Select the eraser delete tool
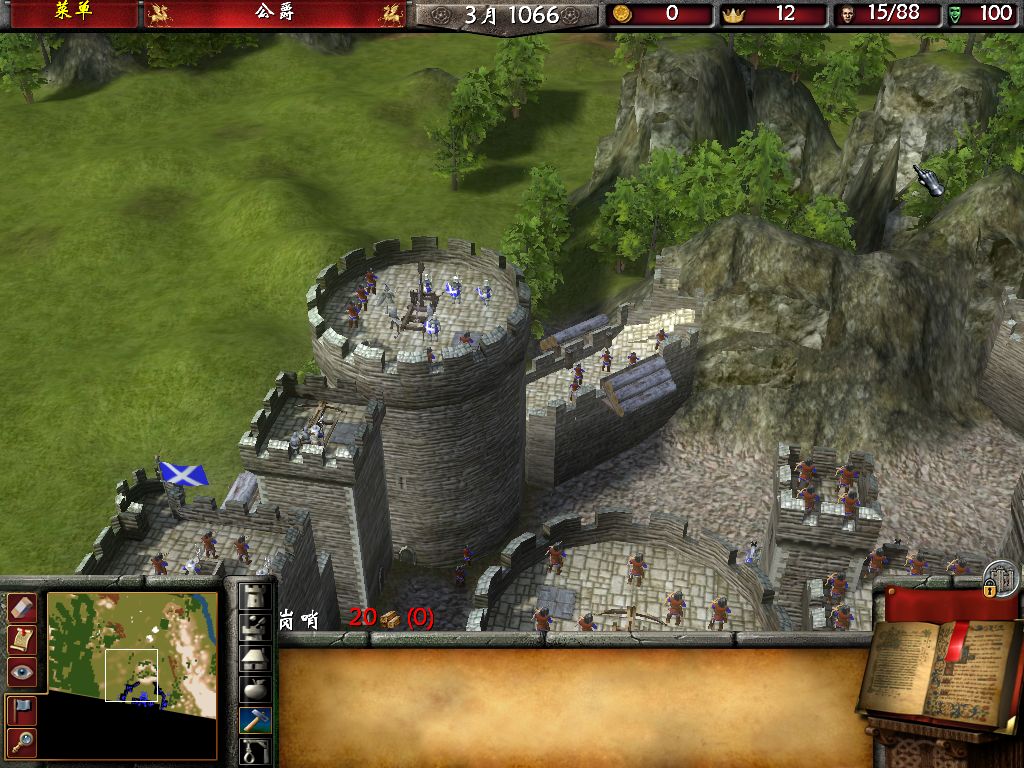This screenshot has height=768, width=1024. click(x=22, y=608)
